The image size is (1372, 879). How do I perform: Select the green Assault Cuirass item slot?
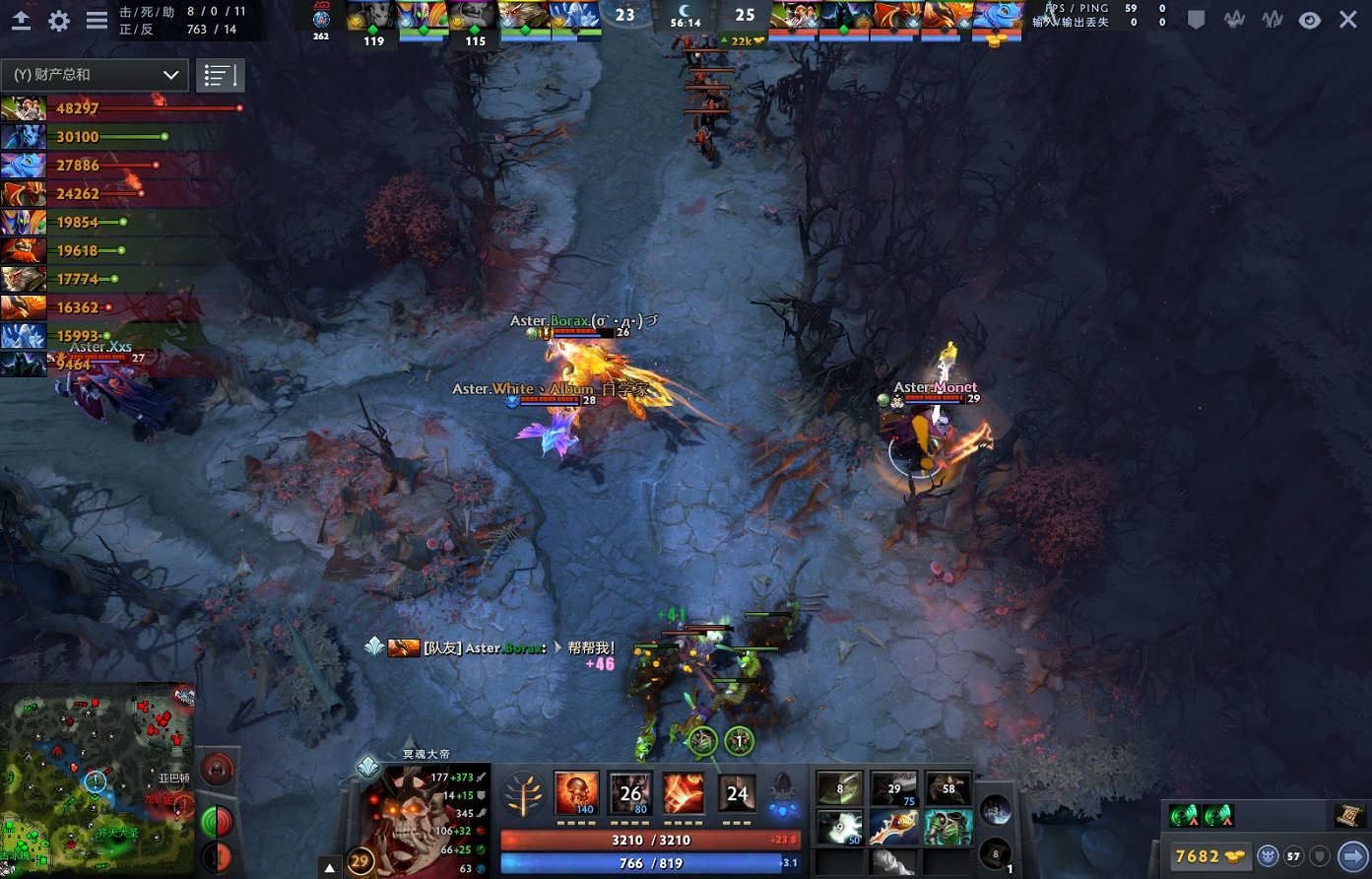tap(948, 827)
